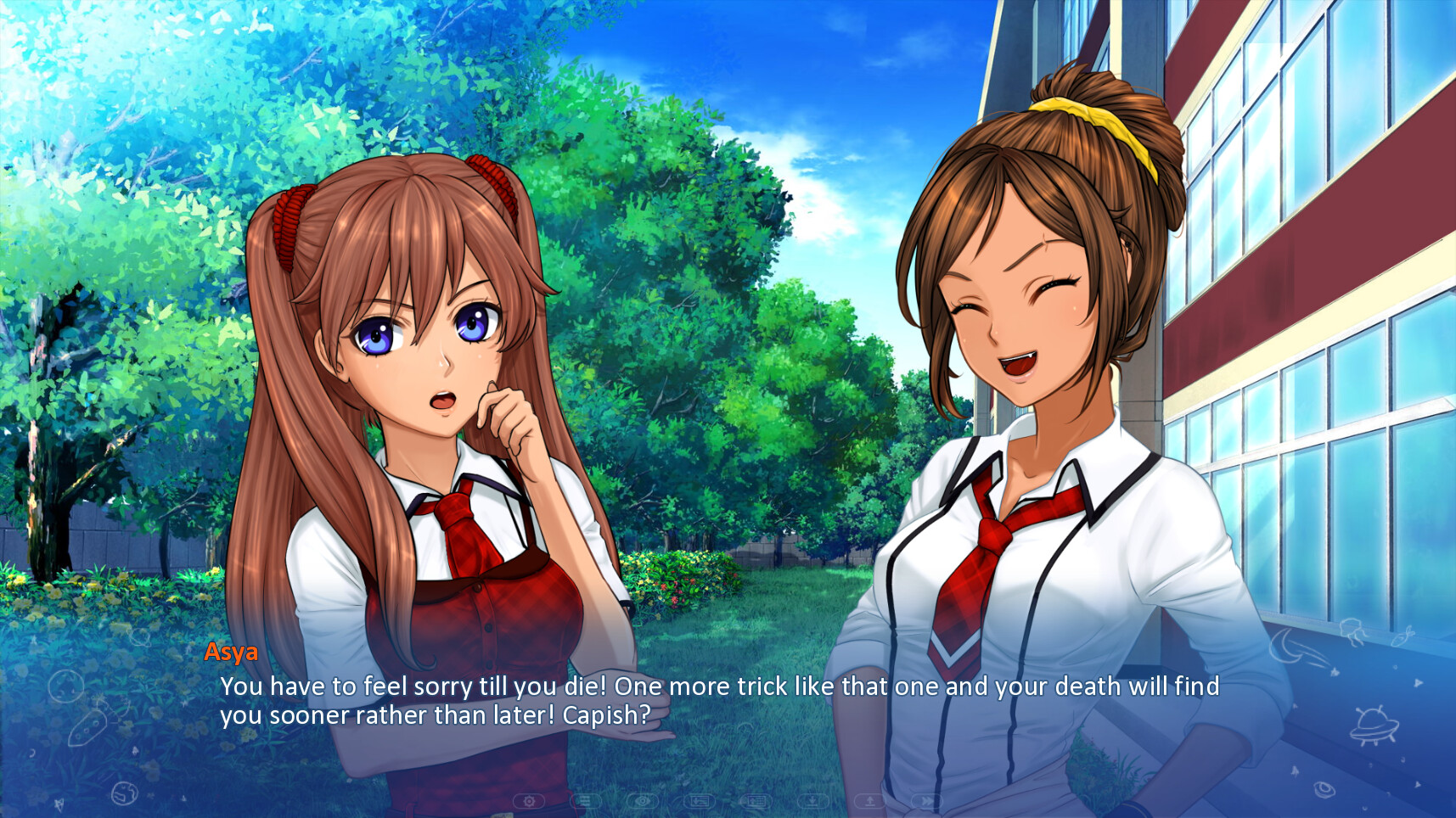The image size is (1456, 818).
Task: Click the planet doodle in the bottom-left corner
Action: [x=125, y=794]
